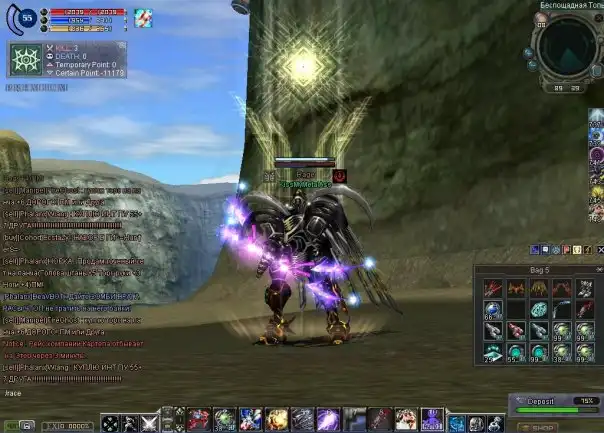
Task: Use the crossed swords attack action icon
Action: click(149, 423)
